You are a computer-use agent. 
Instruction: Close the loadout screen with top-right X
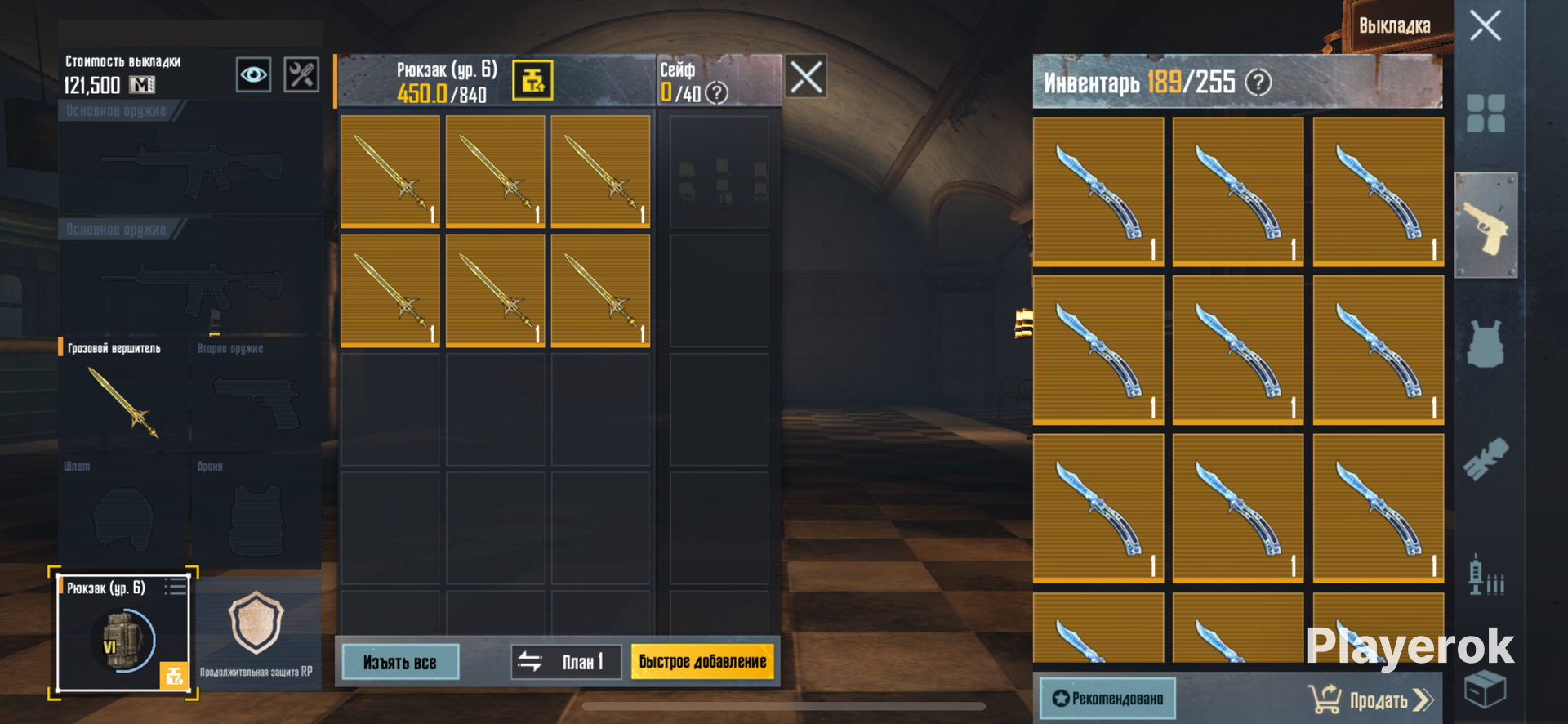click(1485, 25)
